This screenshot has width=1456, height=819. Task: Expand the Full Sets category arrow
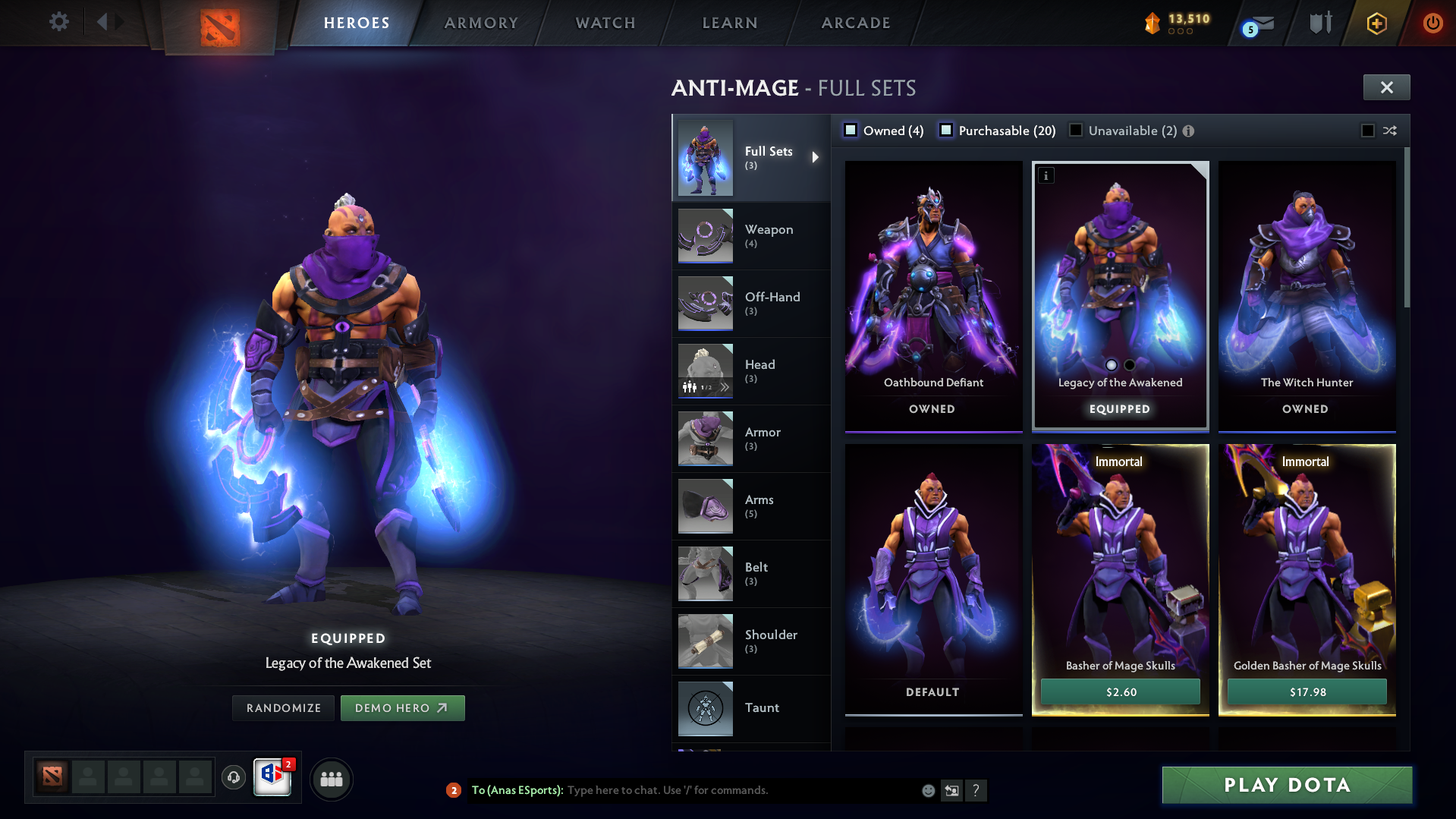click(816, 157)
